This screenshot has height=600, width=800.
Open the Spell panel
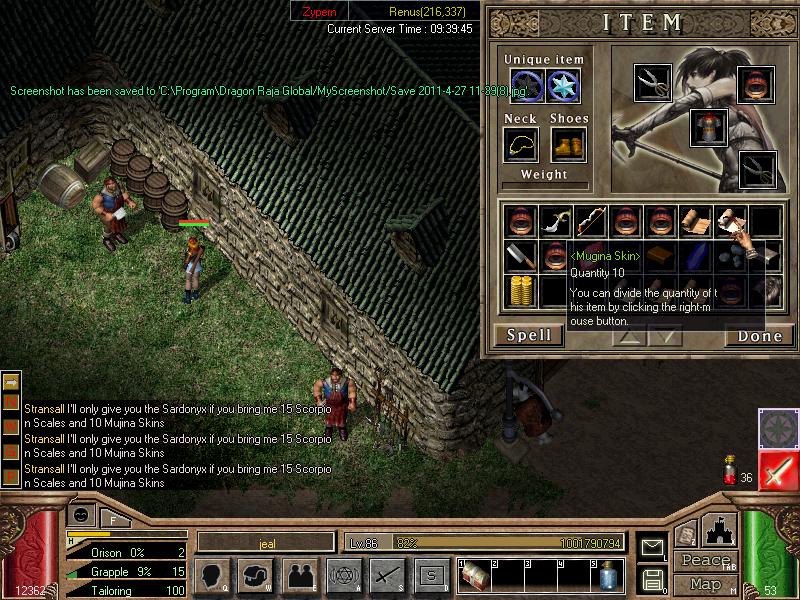[x=528, y=335]
